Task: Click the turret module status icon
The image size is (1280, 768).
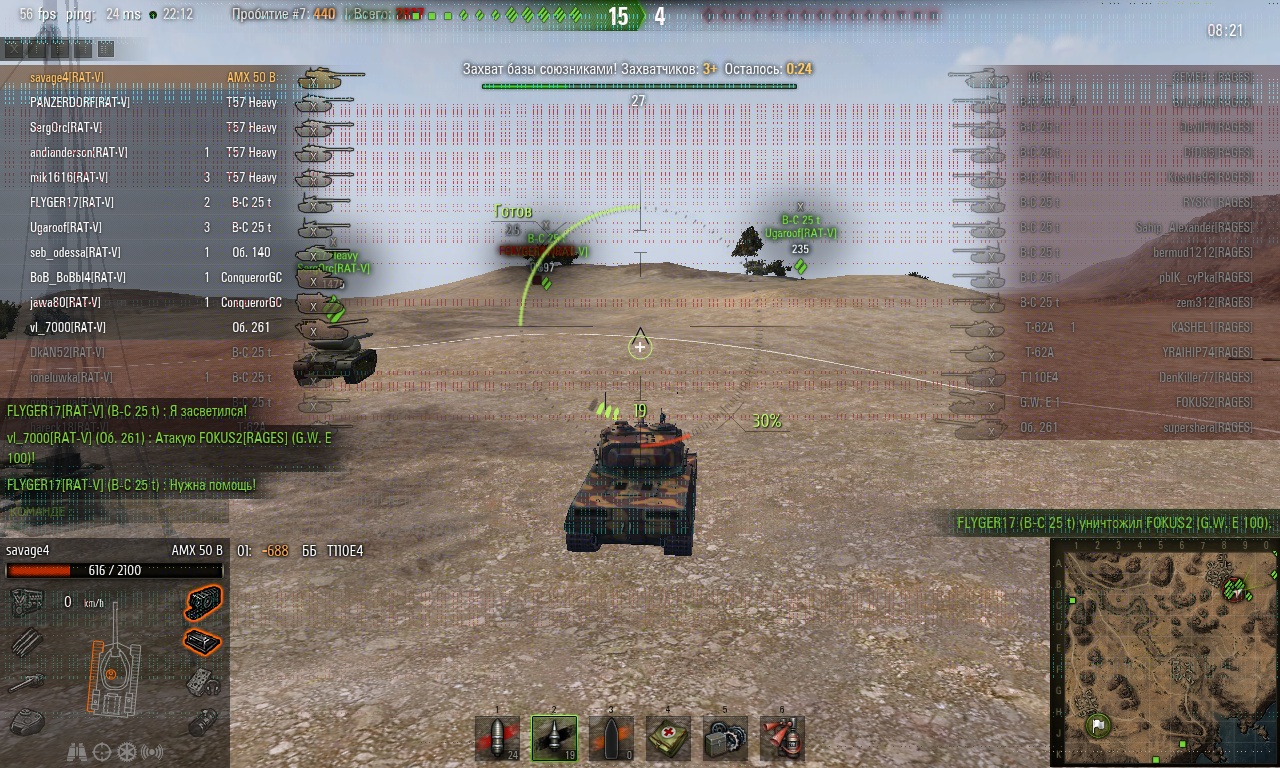Action: pyautogui.click(x=27, y=719)
